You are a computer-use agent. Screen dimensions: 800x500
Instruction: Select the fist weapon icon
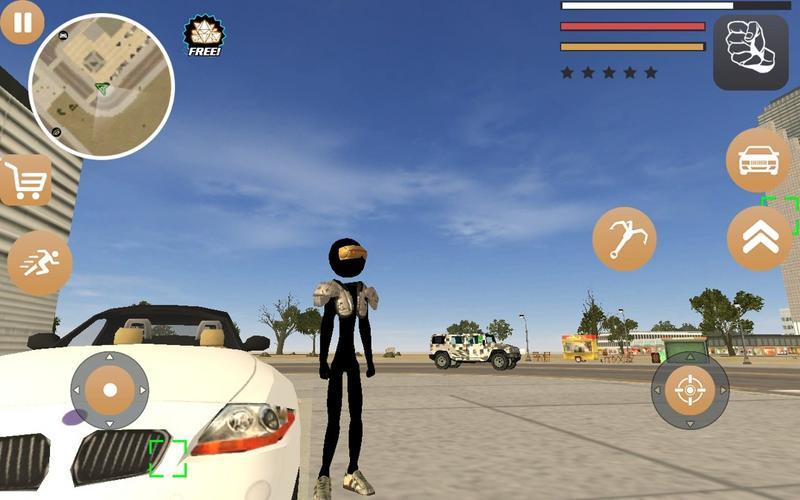(750, 52)
